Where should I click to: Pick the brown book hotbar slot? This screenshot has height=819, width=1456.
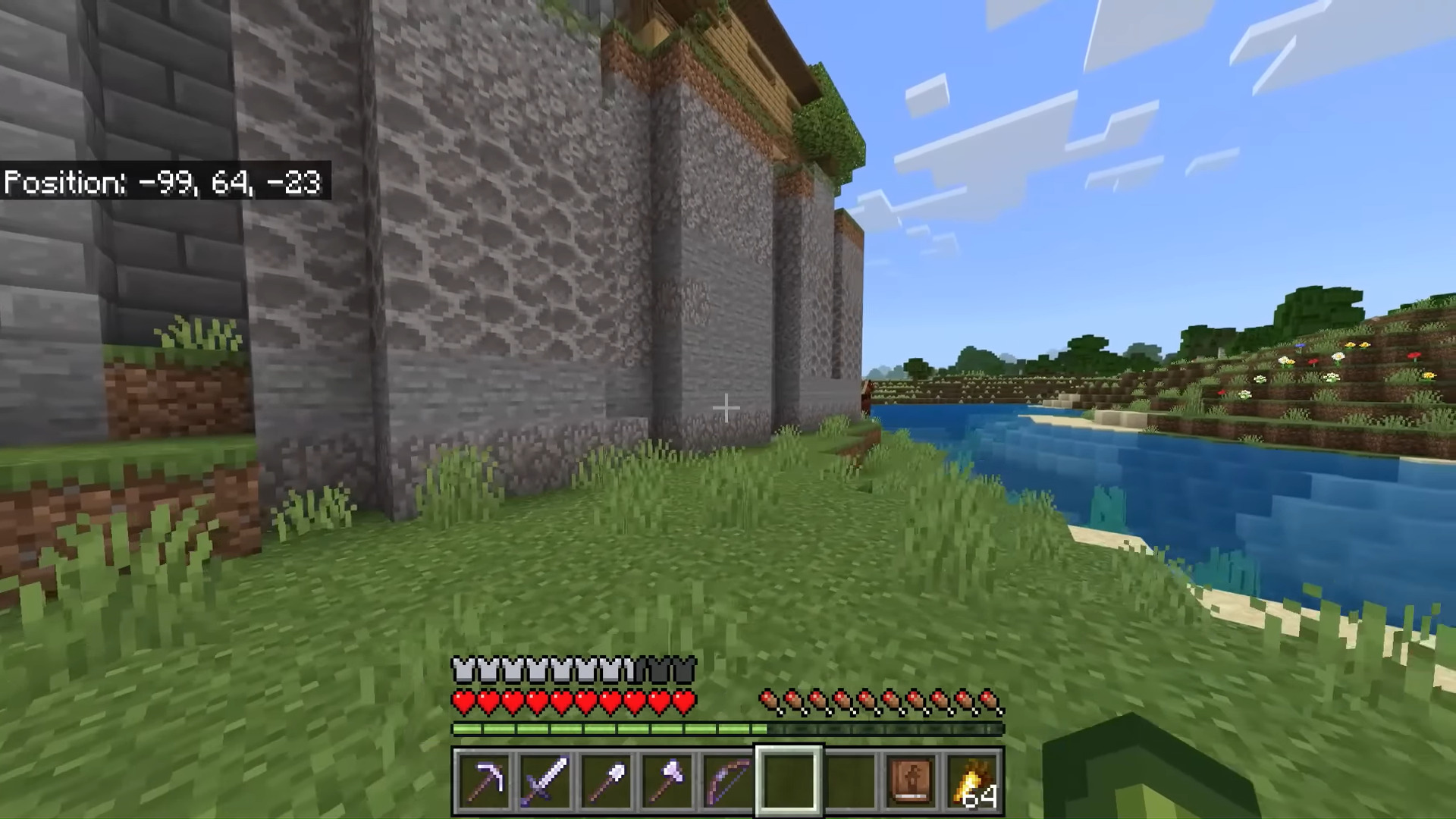pos(911,781)
